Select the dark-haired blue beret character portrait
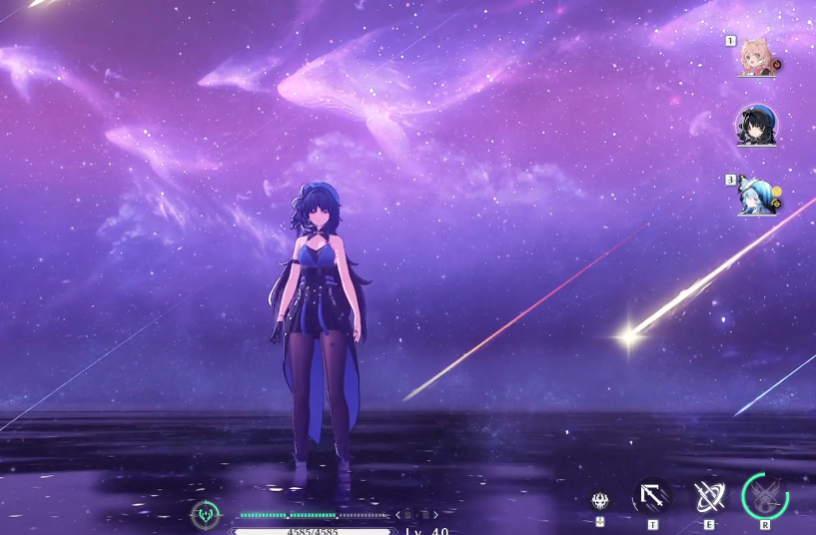This screenshot has width=816, height=535. tap(754, 126)
